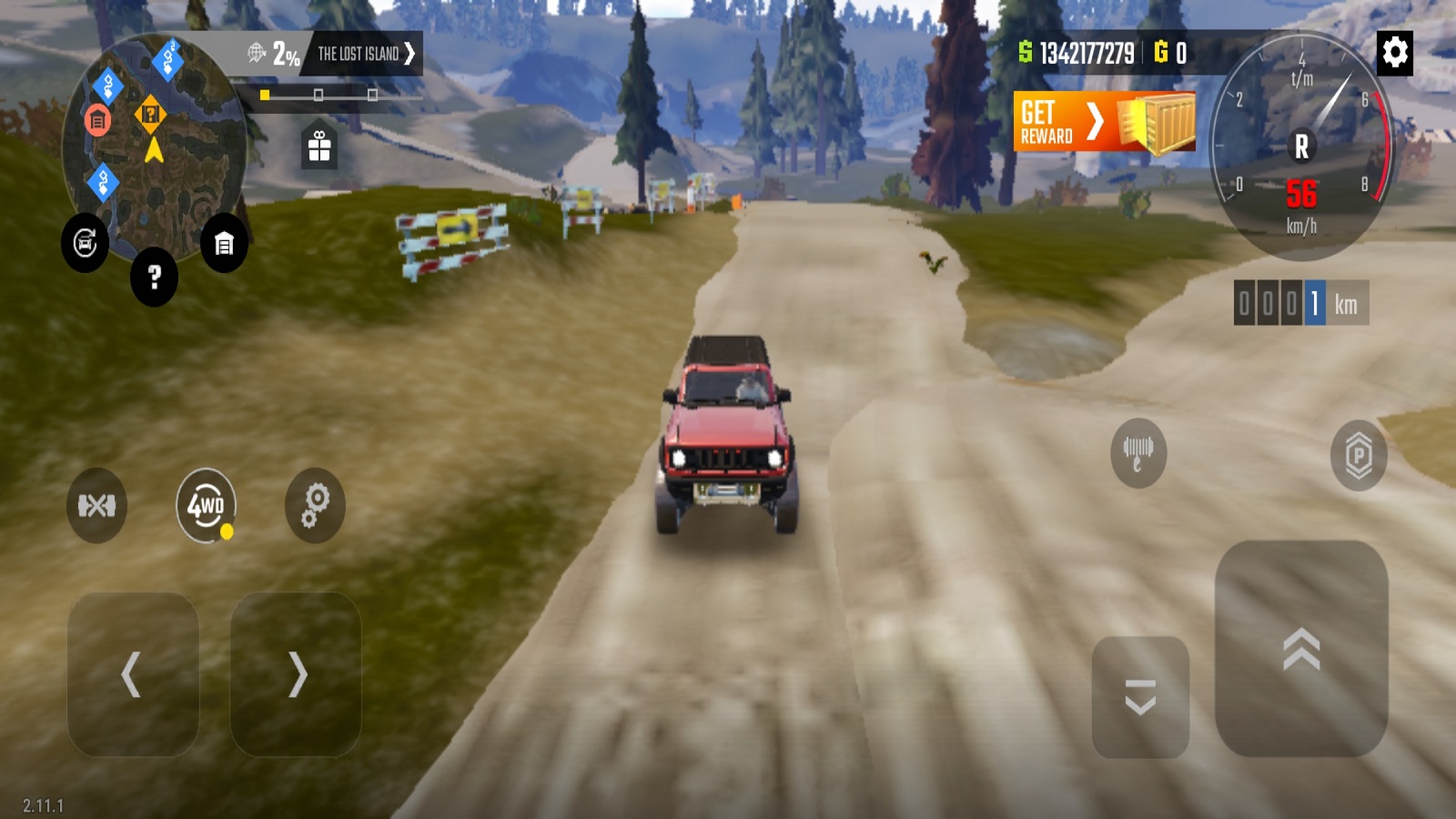Open the garage building button

[x=224, y=244]
